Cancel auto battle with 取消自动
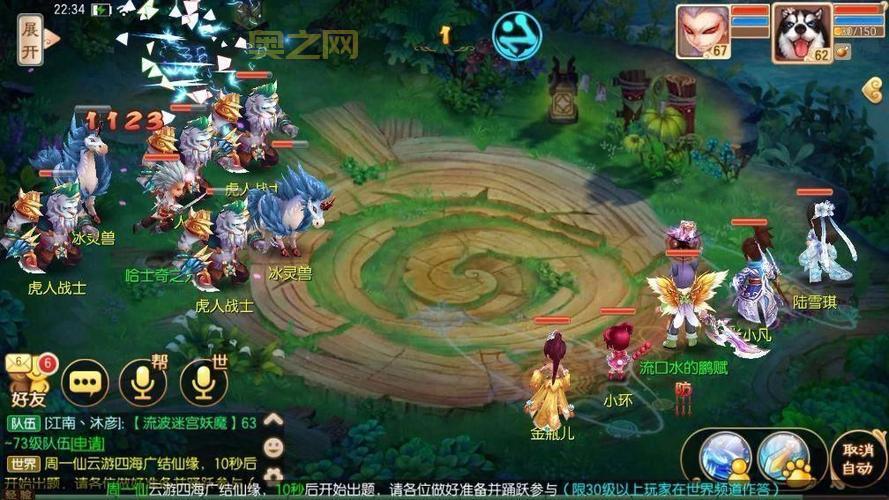Screen dimensions: 889x500 [x=858, y=459]
